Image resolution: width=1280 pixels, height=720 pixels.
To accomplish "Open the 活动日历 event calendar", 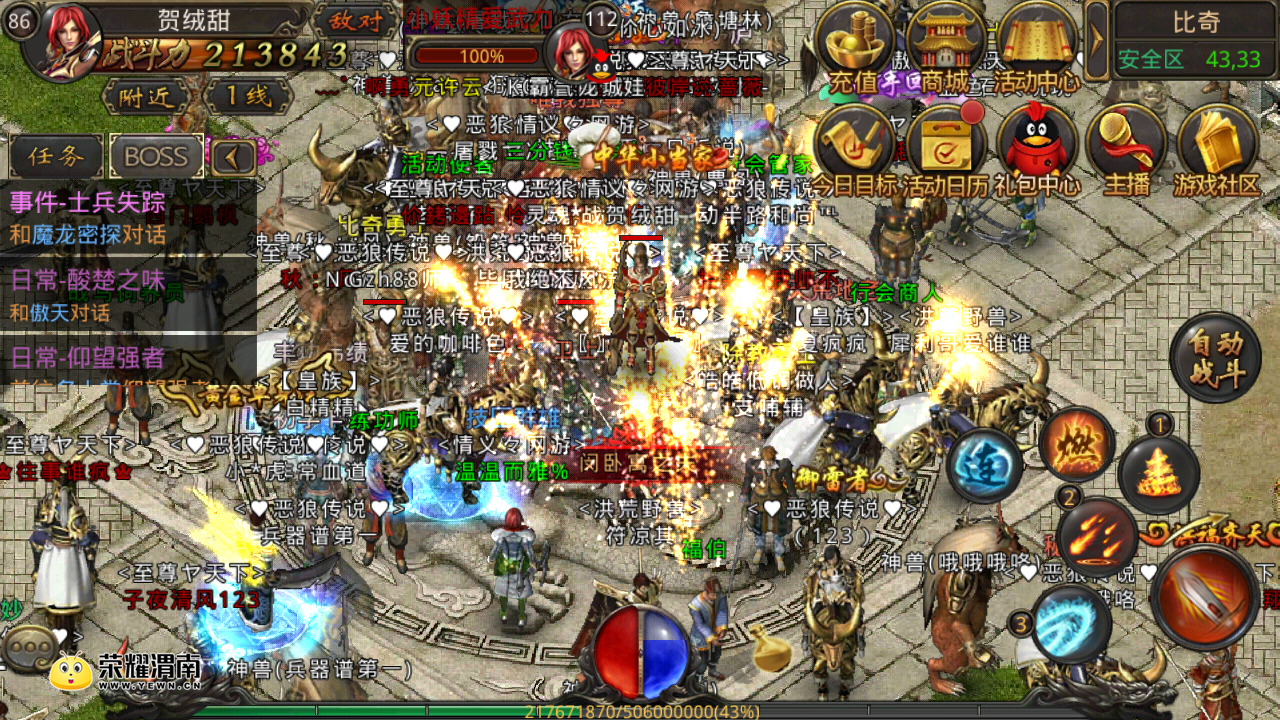I will 944,150.
